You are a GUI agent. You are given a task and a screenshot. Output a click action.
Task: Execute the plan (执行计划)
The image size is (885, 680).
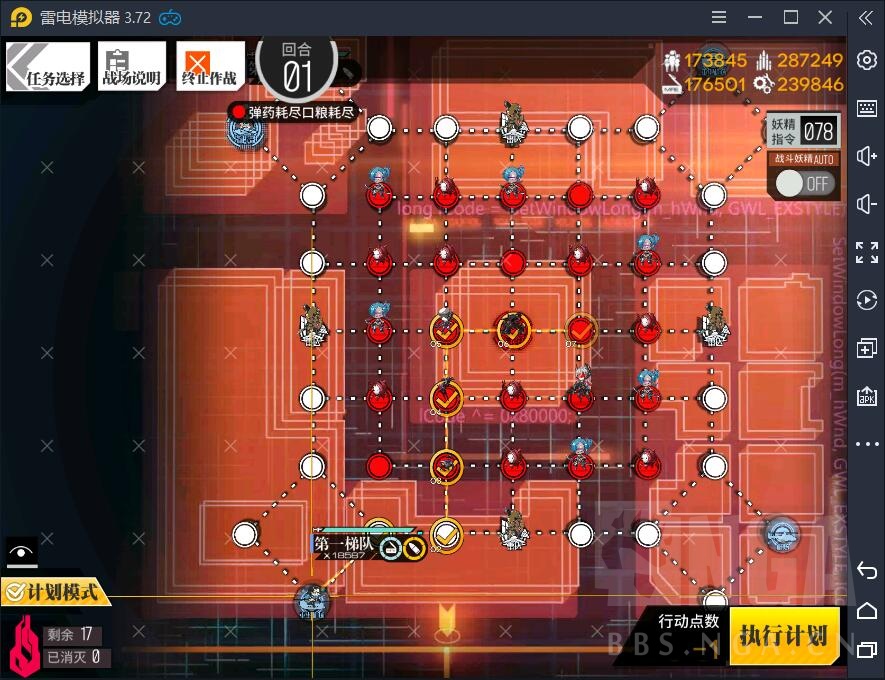click(x=783, y=636)
